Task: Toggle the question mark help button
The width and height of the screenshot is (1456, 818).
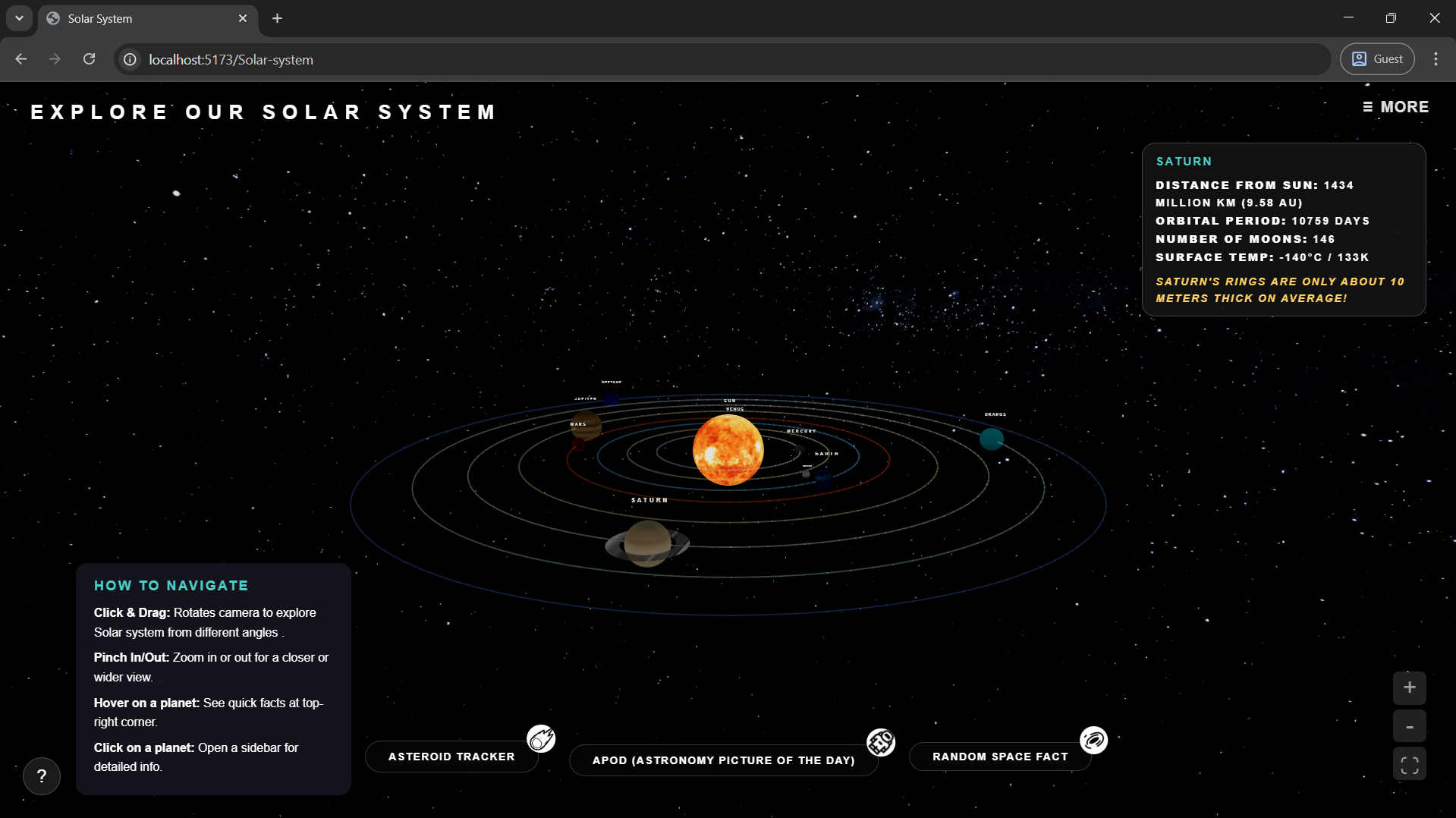Action: click(42, 776)
